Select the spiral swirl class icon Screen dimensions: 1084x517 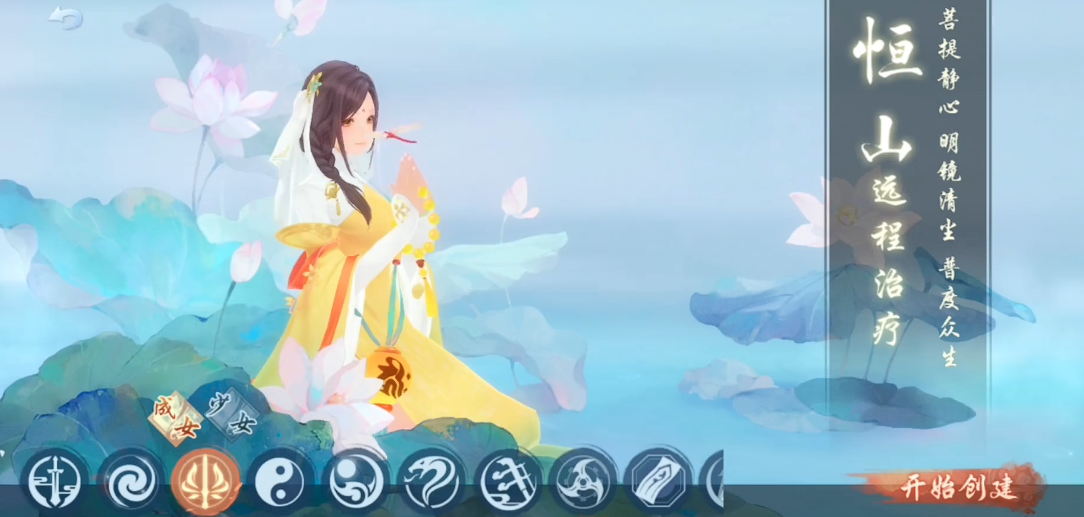[x=129, y=481]
